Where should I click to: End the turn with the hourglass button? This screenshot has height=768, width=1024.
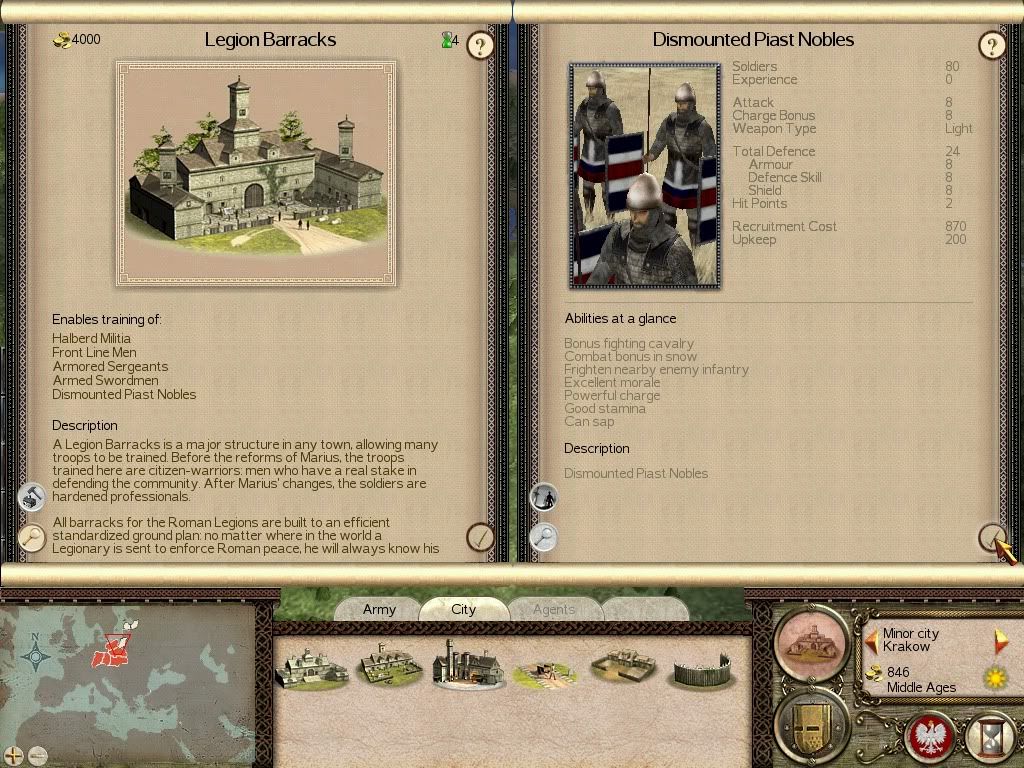[x=991, y=738]
